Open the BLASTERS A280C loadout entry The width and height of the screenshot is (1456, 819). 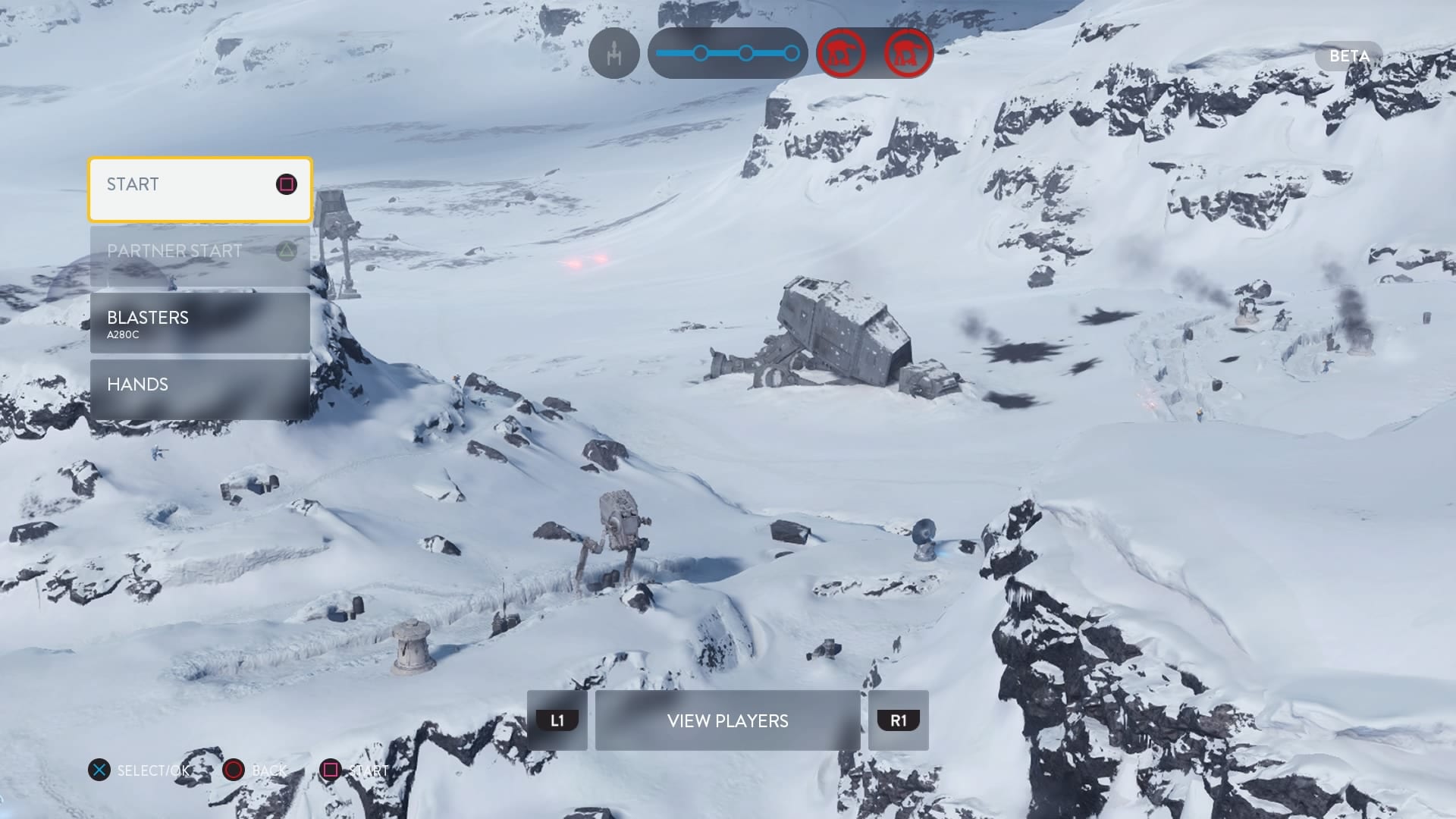pos(200,323)
